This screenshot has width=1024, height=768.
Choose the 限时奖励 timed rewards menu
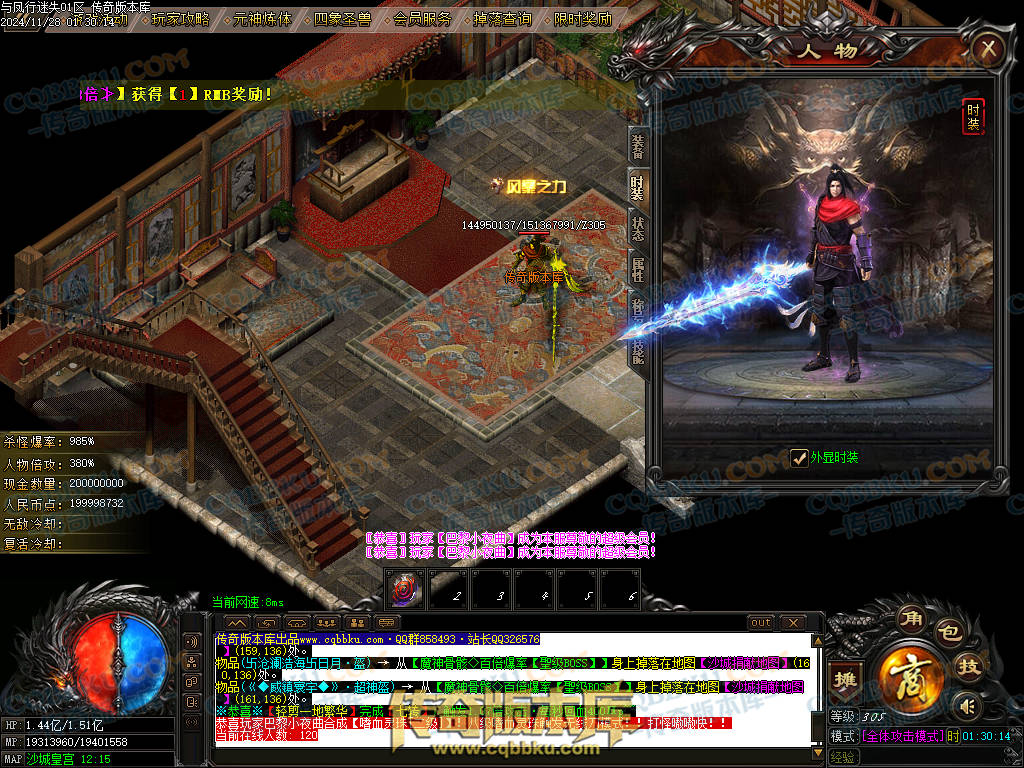tap(582, 18)
